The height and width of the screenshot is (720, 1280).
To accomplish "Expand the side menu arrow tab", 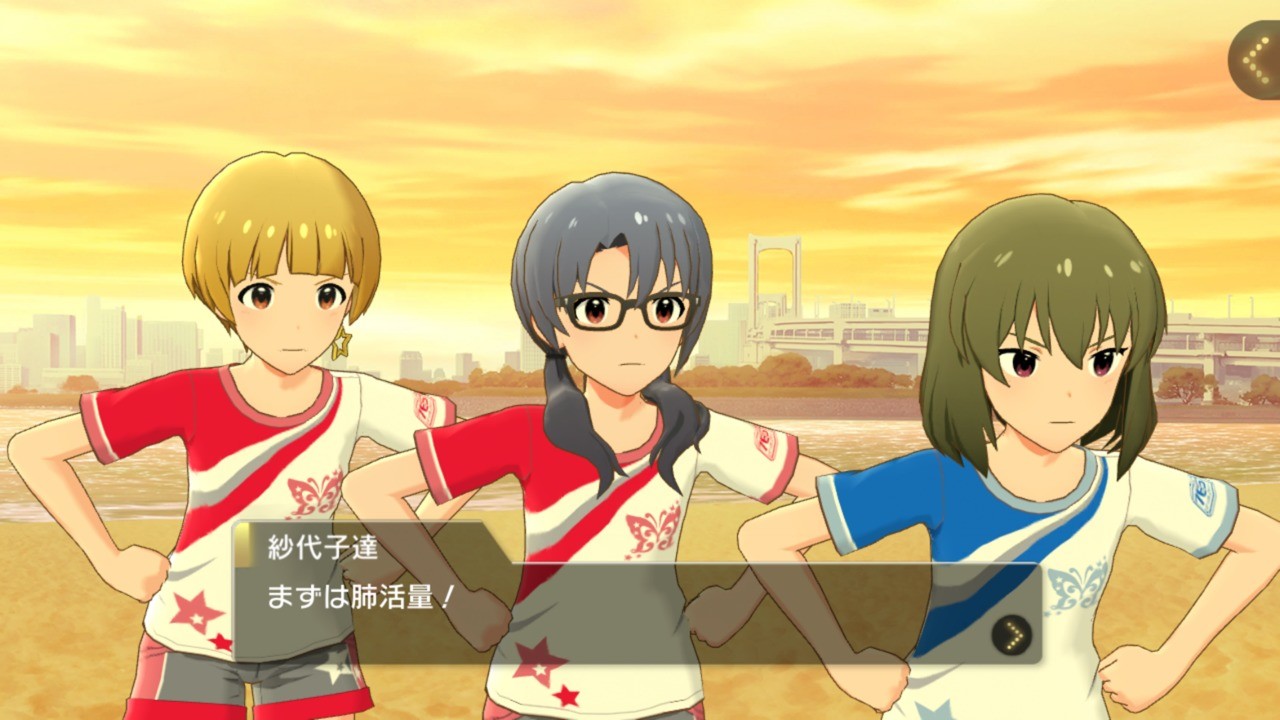I will [x=1256, y=60].
